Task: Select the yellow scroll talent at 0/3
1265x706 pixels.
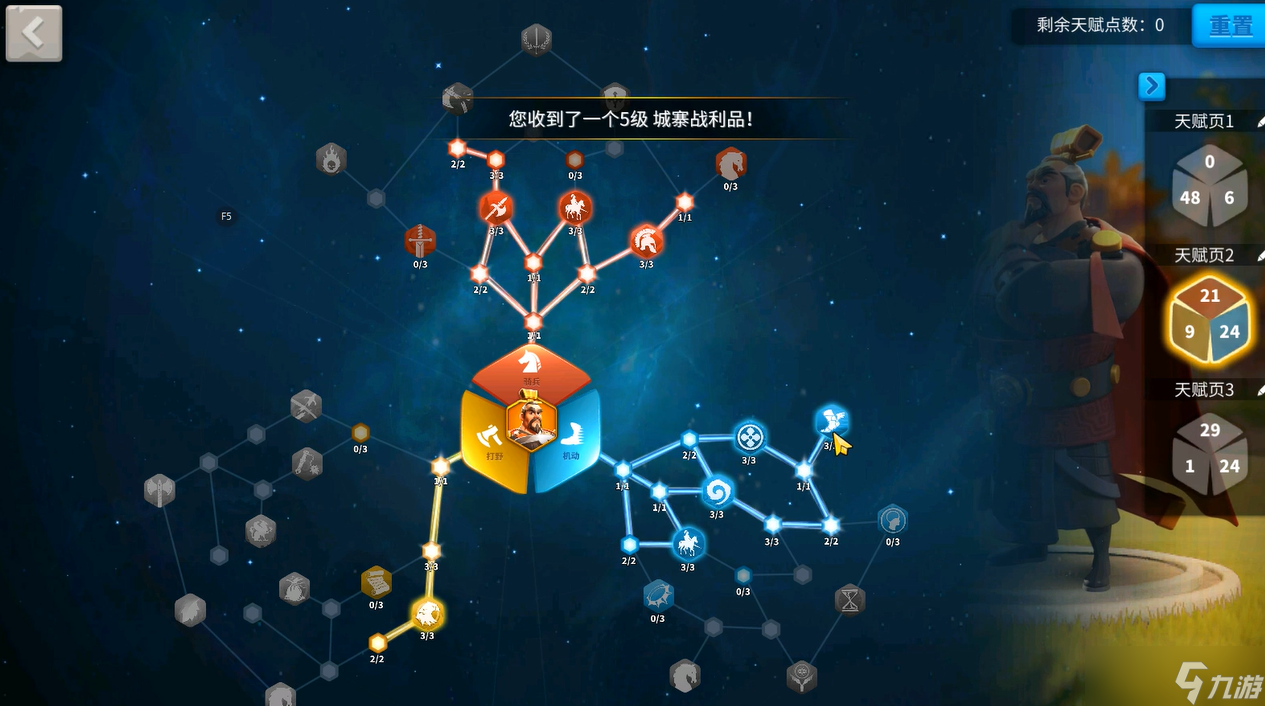Action: tap(376, 581)
